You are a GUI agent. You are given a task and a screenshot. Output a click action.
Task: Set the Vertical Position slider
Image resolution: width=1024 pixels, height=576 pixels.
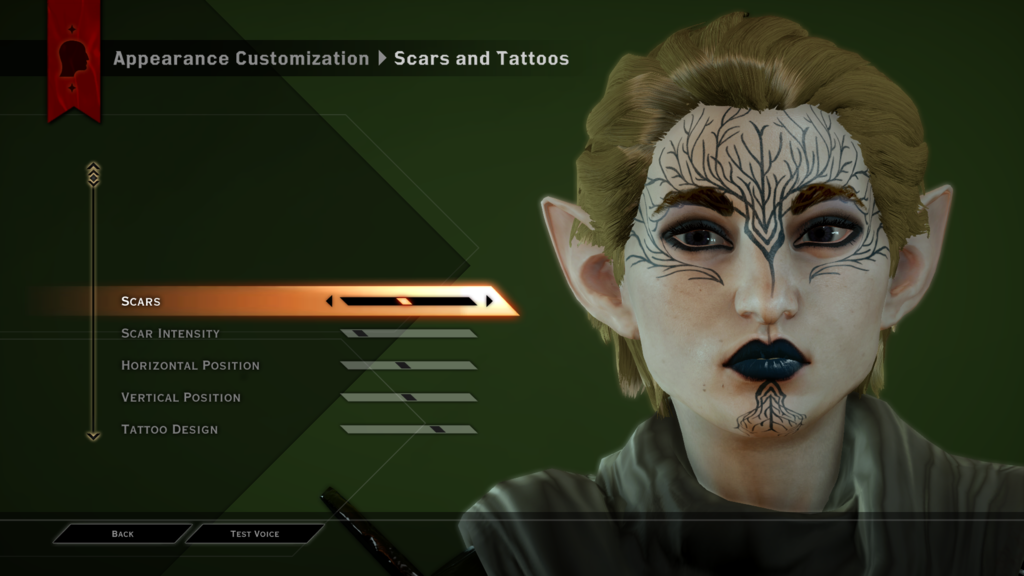tap(408, 397)
